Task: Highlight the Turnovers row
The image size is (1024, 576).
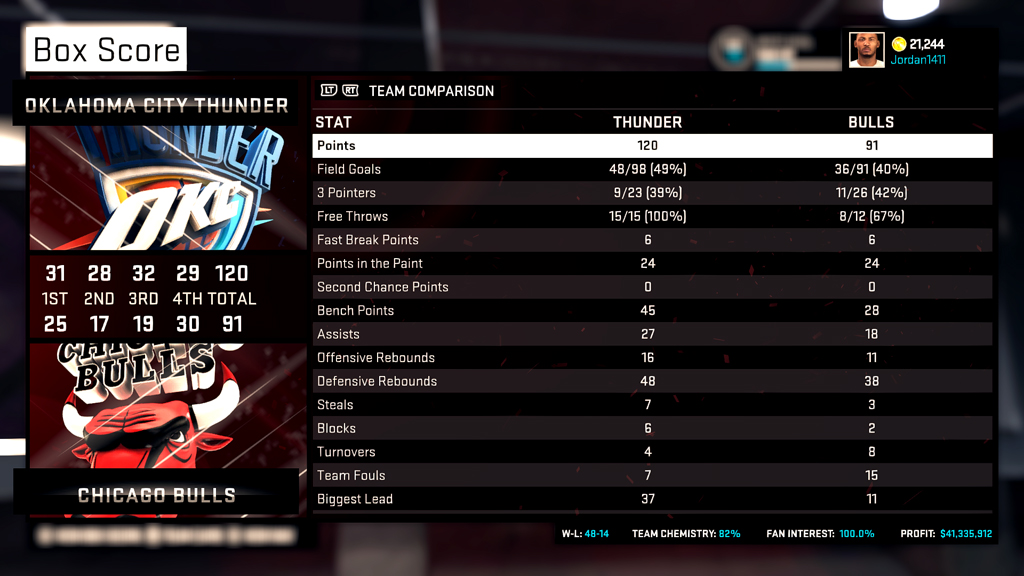Action: pyautogui.click(x=652, y=452)
